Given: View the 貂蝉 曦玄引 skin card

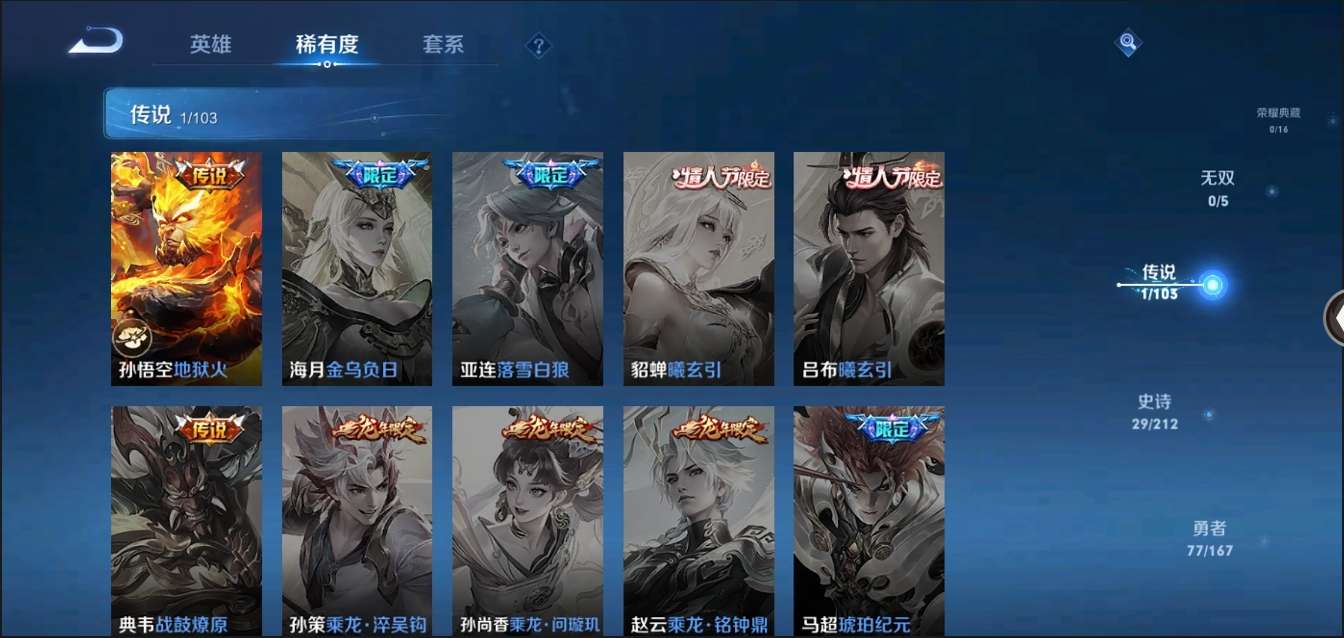Looking at the screenshot, I should pyautogui.click(x=698, y=268).
